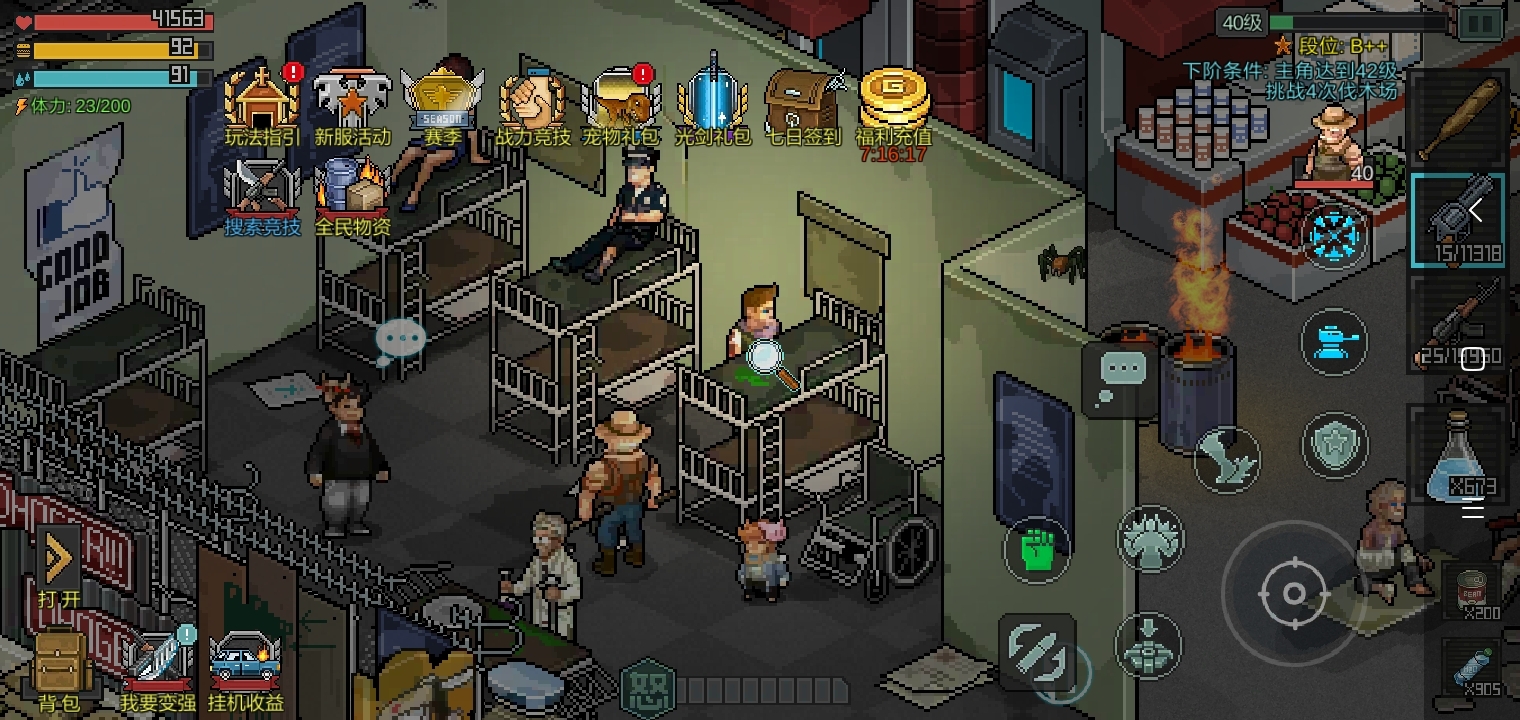The height and width of the screenshot is (720, 1520).
Task: Open the 光剑礼包 lightsaber gift pack
Action: [712, 102]
